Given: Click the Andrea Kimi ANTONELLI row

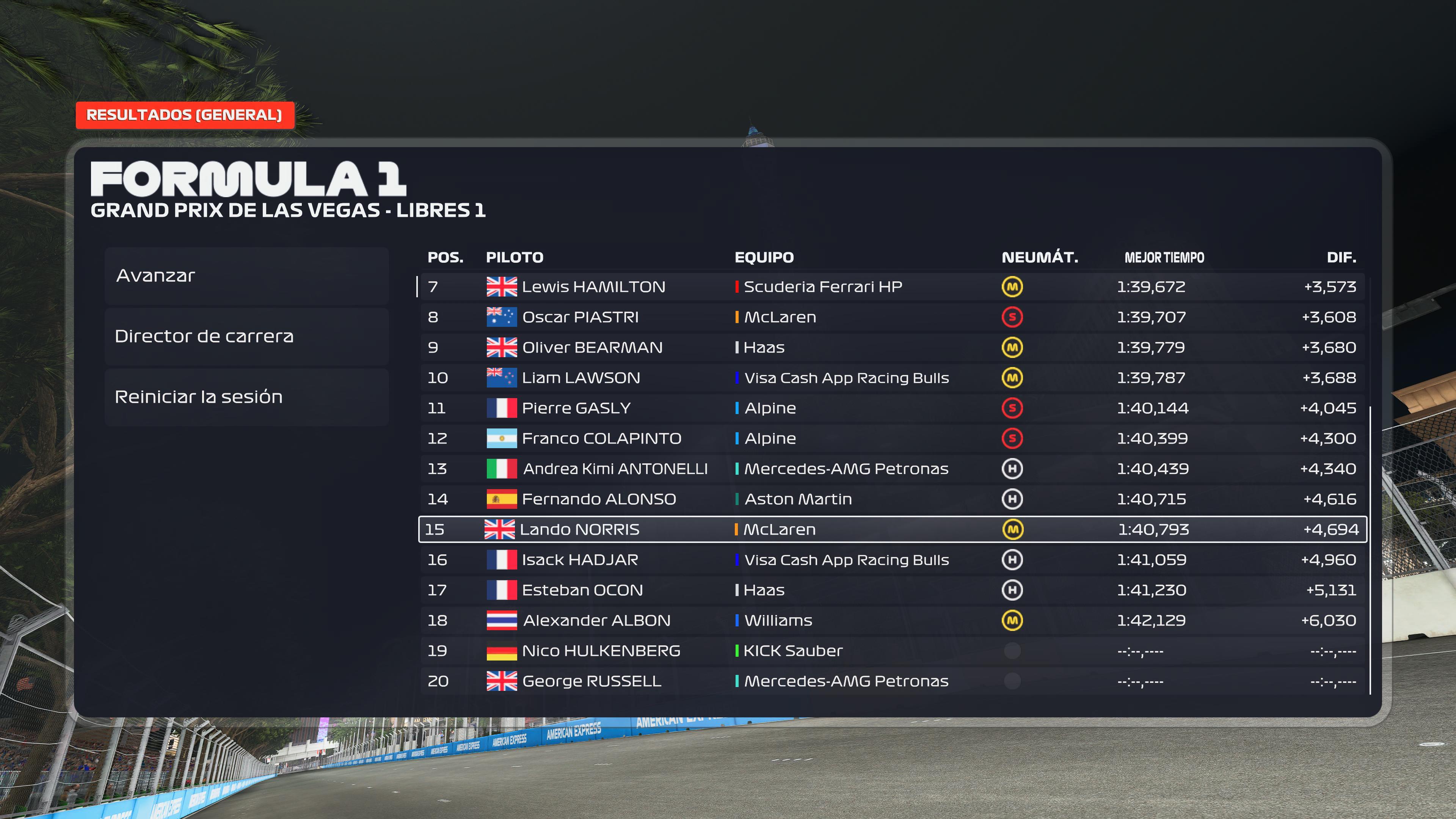Looking at the screenshot, I should click(x=892, y=469).
